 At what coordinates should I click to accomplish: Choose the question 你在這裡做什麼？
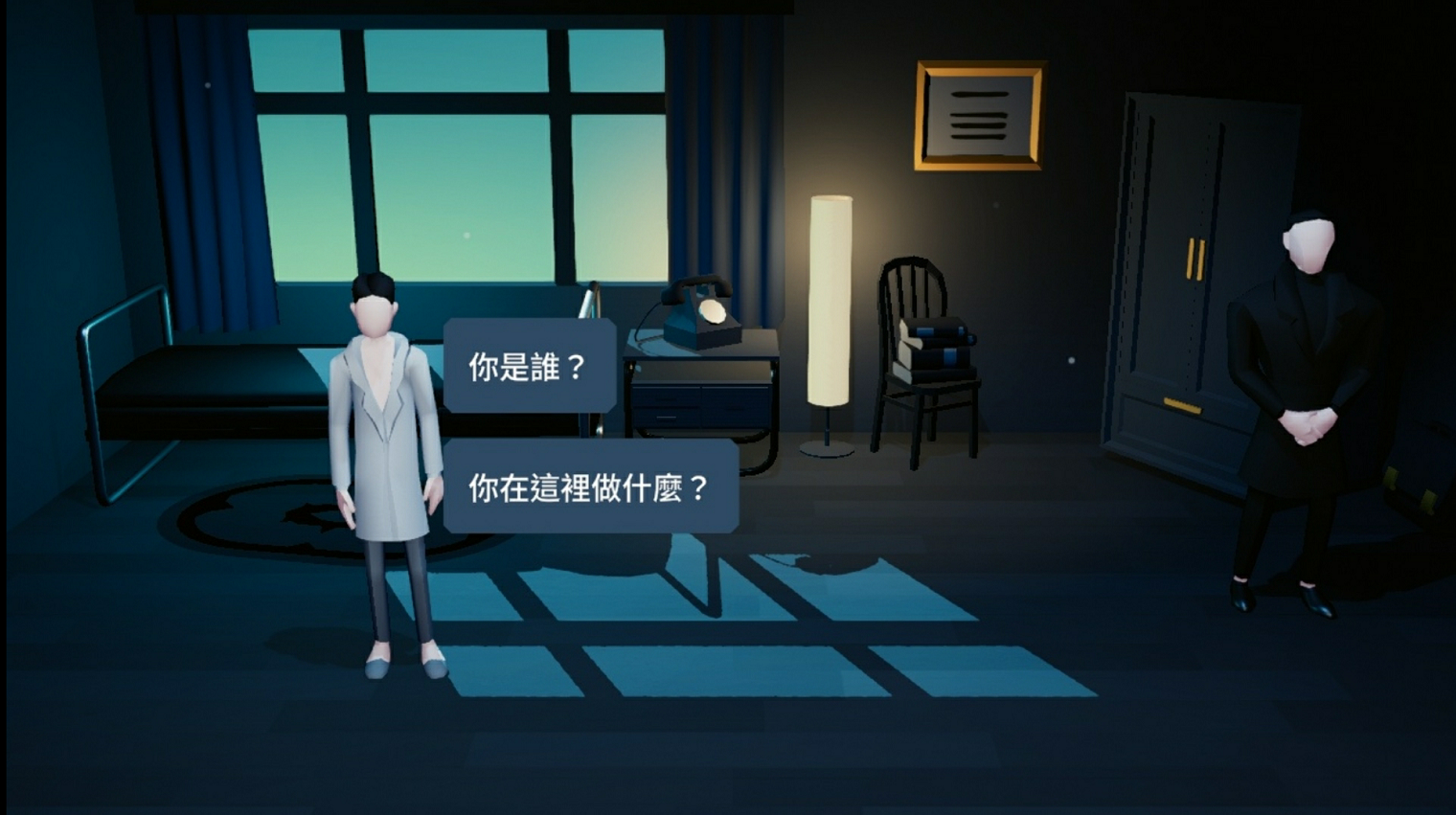(590, 488)
